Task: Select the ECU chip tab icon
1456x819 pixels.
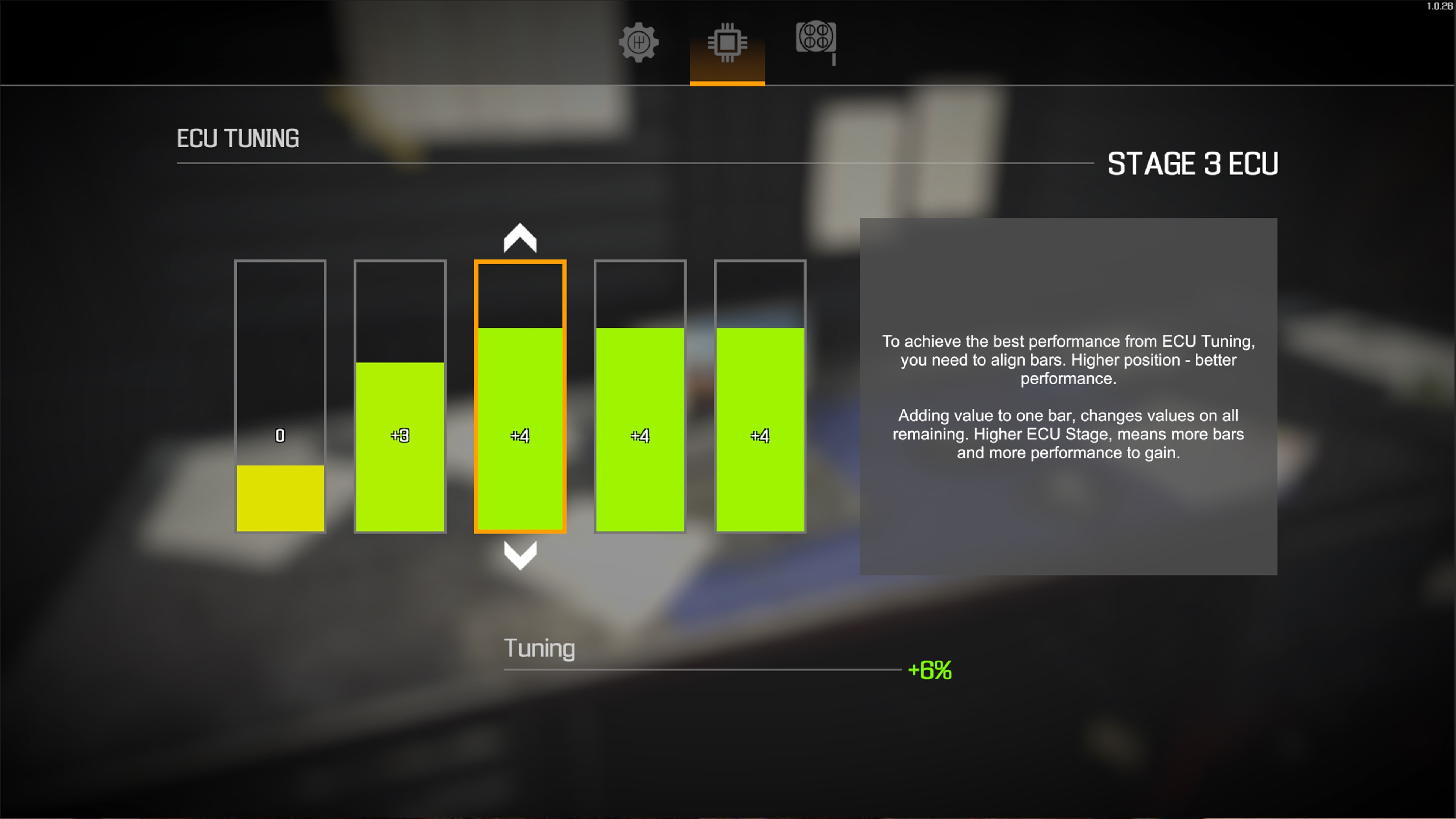Action: [x=727, y=42]
